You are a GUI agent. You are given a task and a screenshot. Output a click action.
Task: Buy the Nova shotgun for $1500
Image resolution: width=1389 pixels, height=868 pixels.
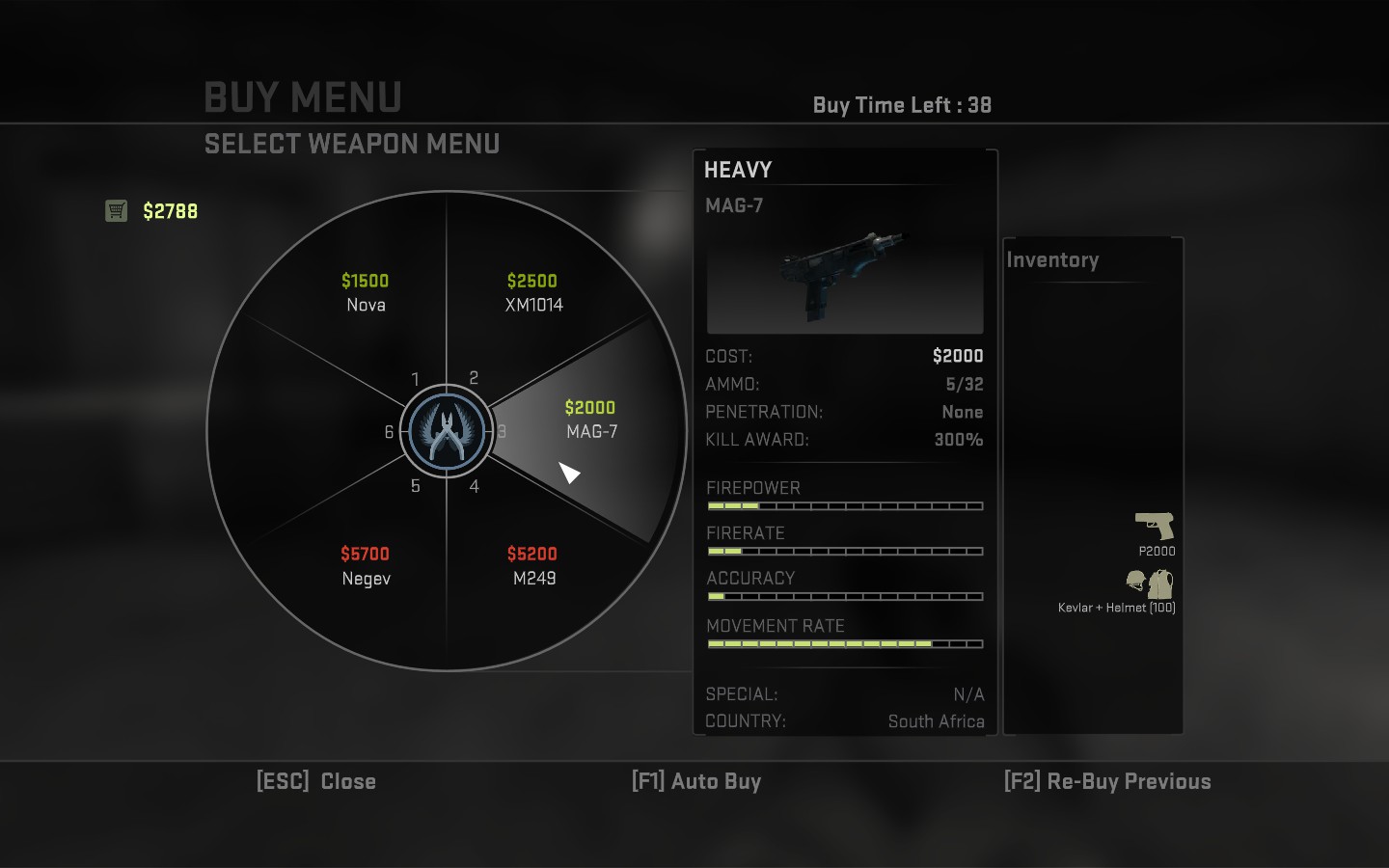(x=365, y=293)
